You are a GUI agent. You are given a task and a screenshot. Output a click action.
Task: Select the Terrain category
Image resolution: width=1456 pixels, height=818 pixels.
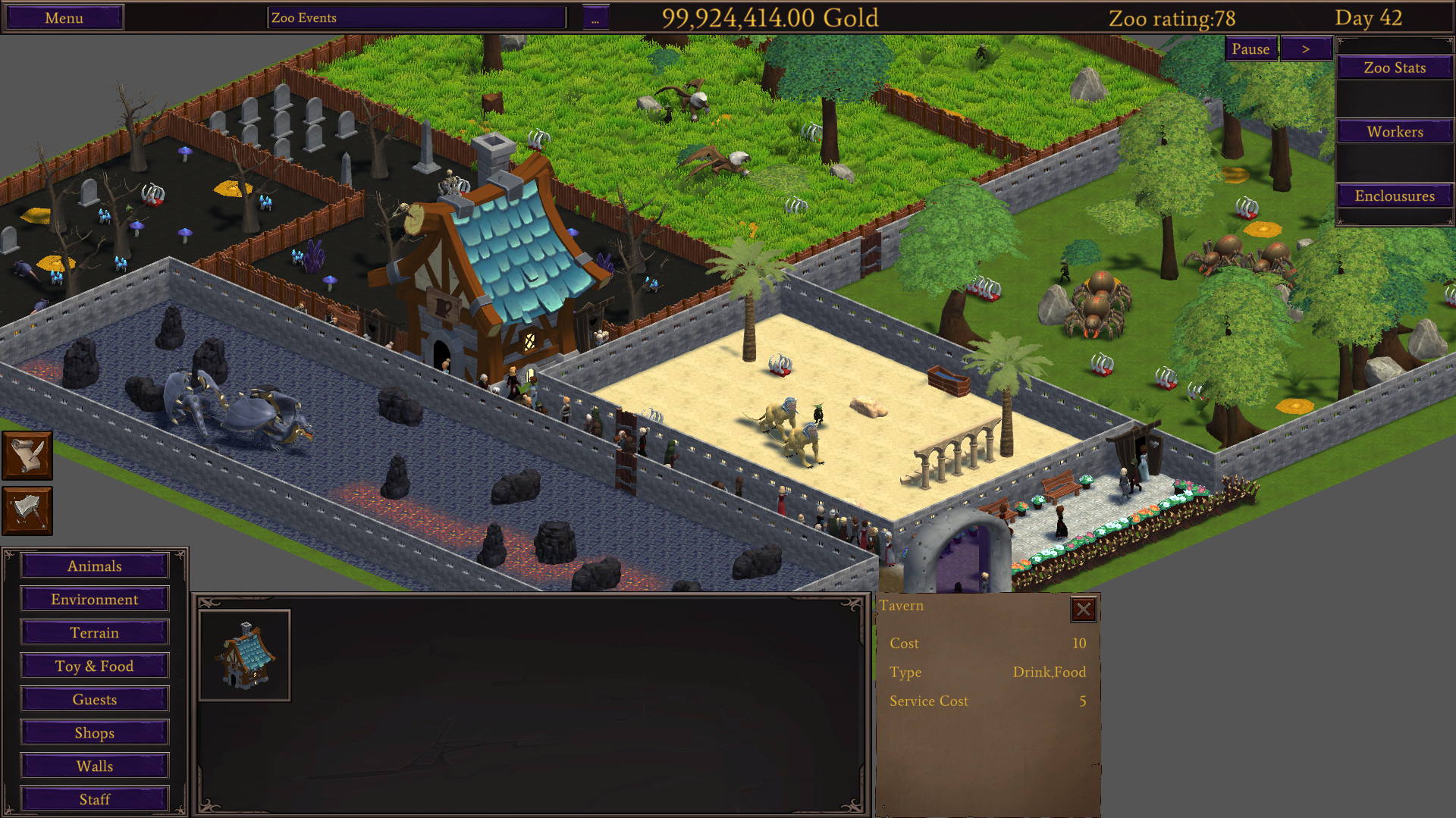coord(94,632)
